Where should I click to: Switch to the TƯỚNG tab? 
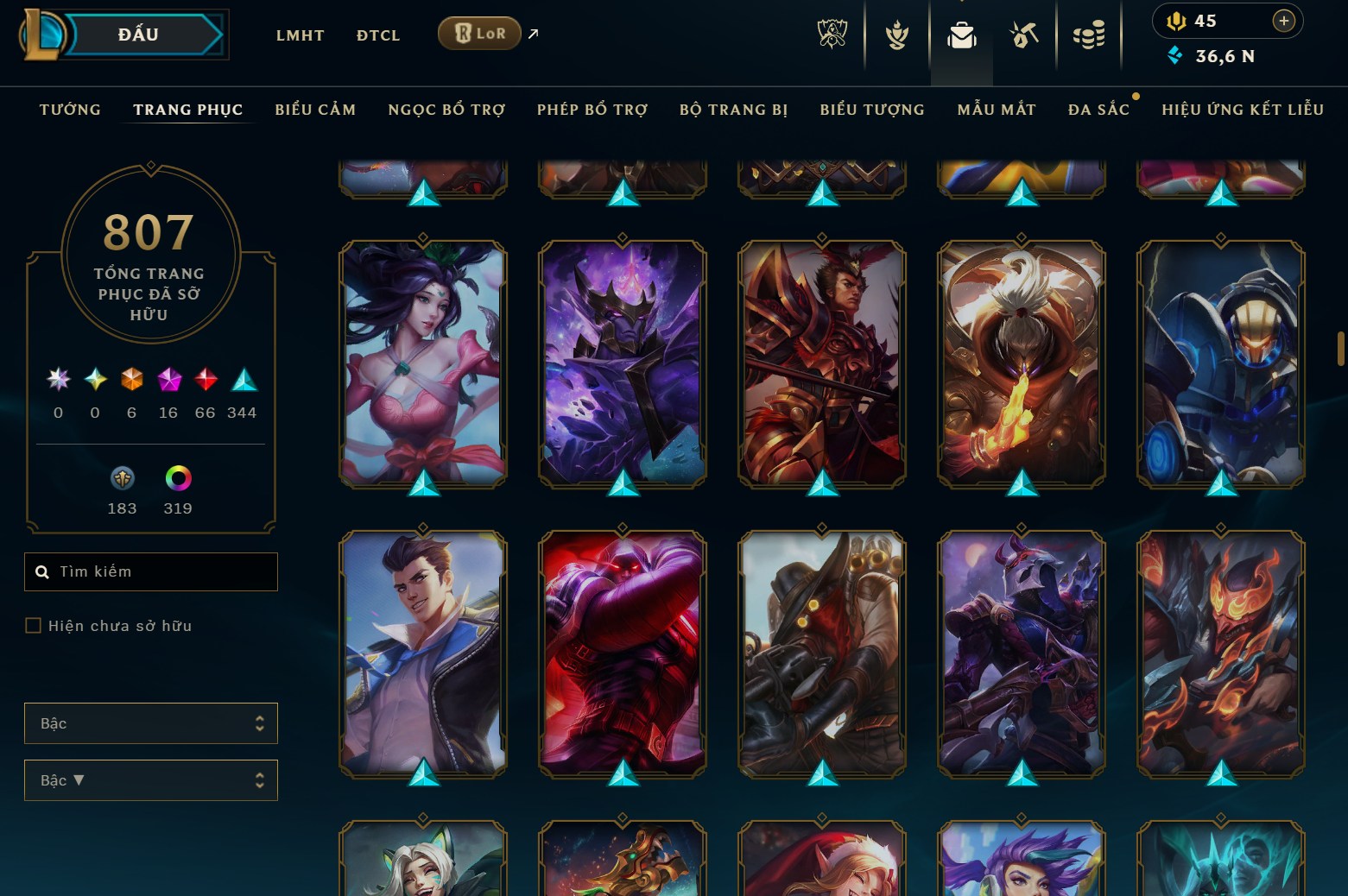pos(69,109)
